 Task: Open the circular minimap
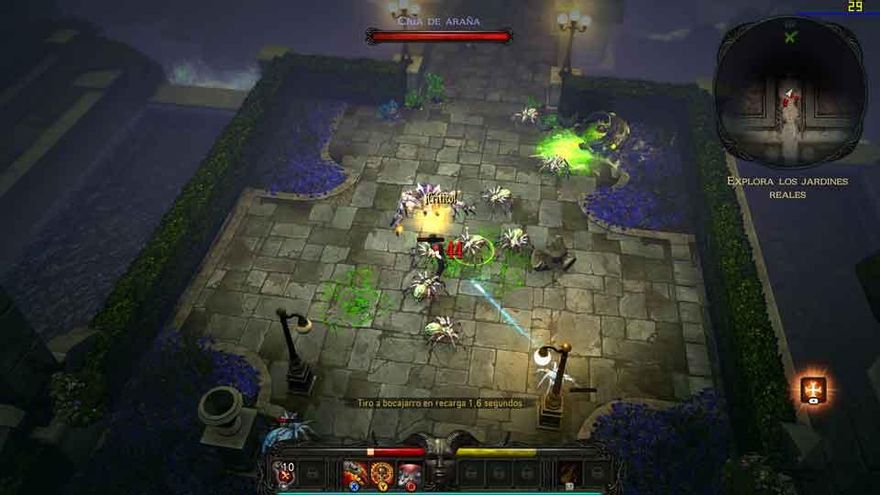pos(790,92)
